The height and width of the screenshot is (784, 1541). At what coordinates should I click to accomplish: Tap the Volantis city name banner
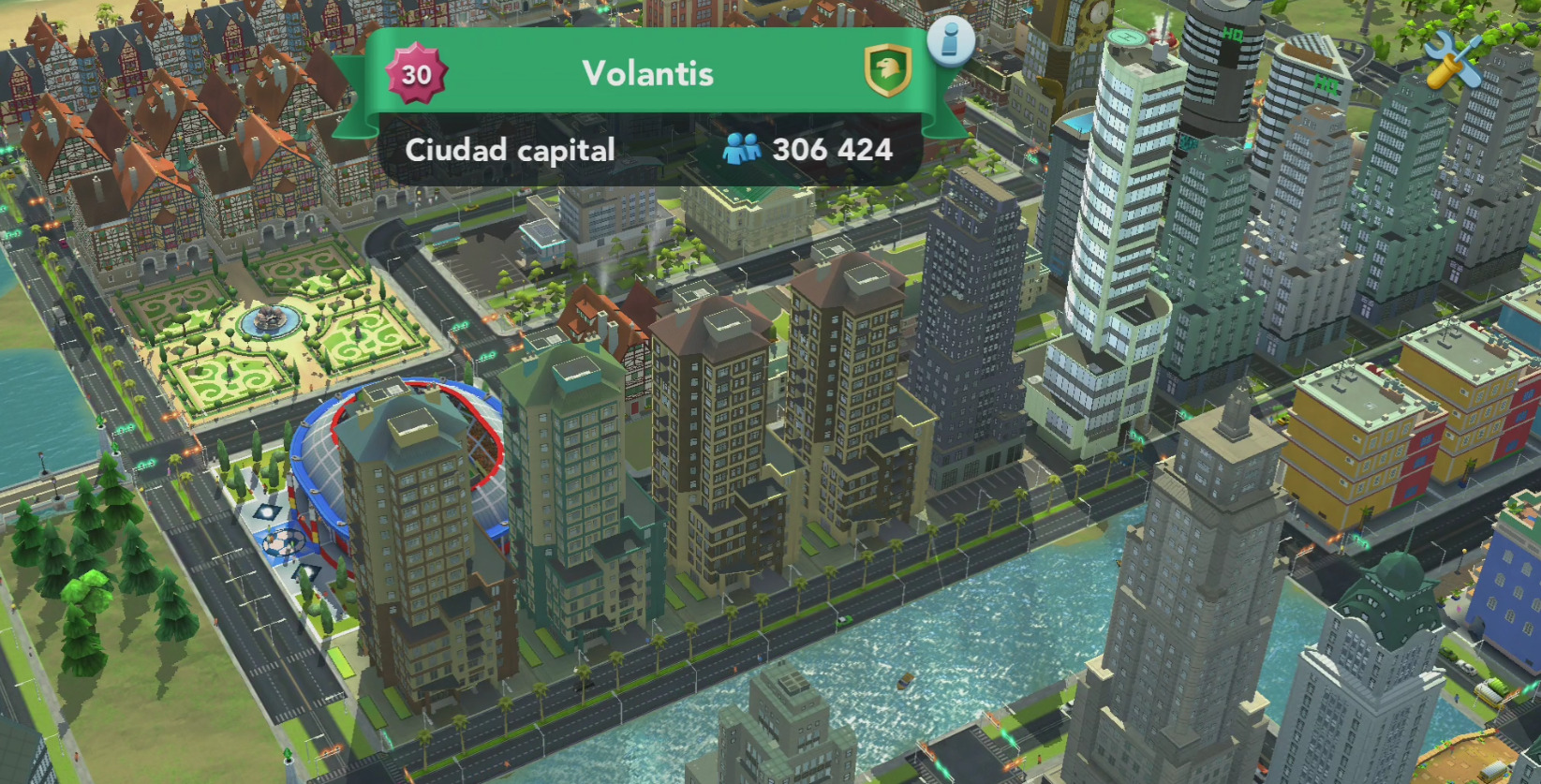(x=647, y=73)
